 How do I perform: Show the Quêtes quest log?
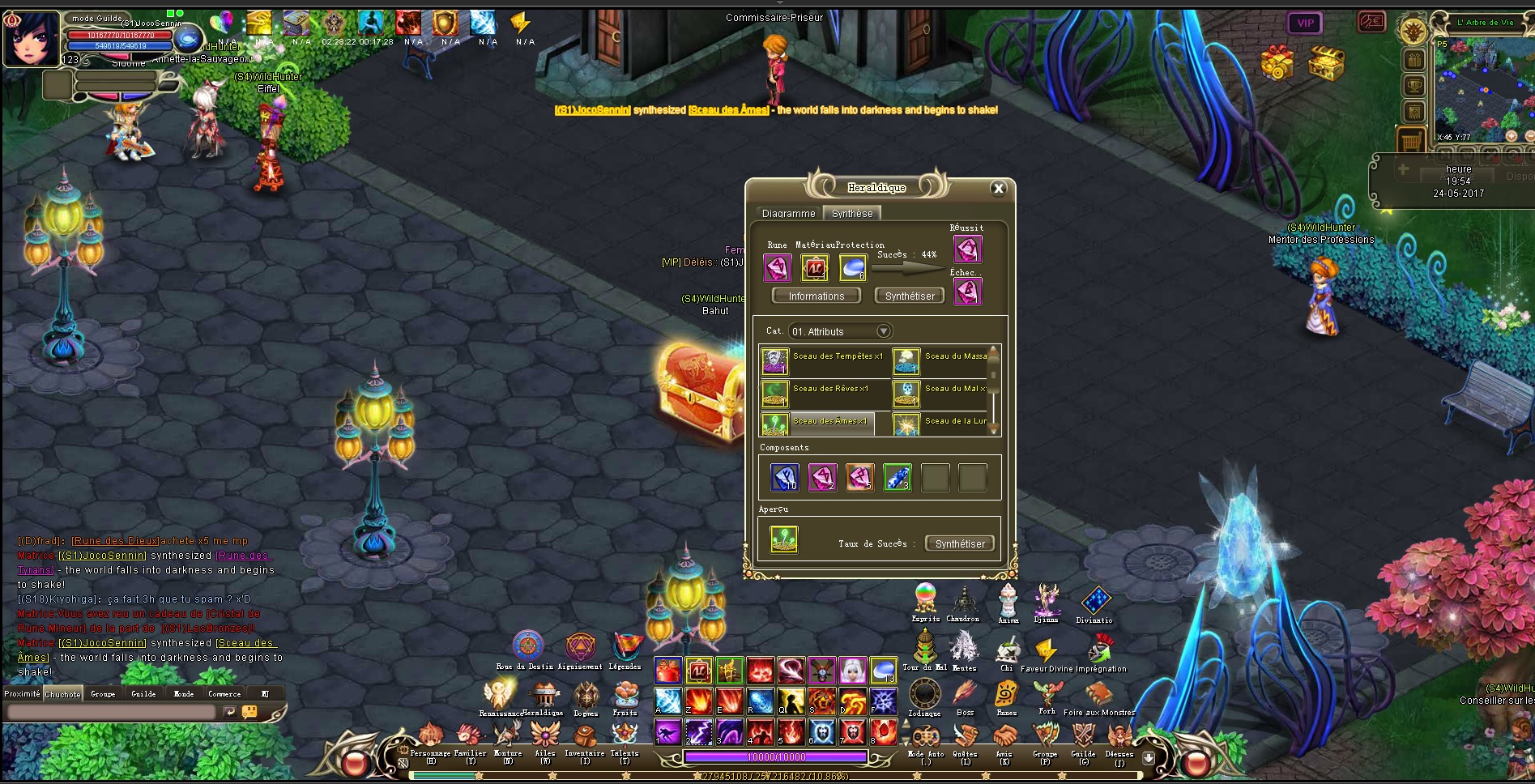click(965, 736)
